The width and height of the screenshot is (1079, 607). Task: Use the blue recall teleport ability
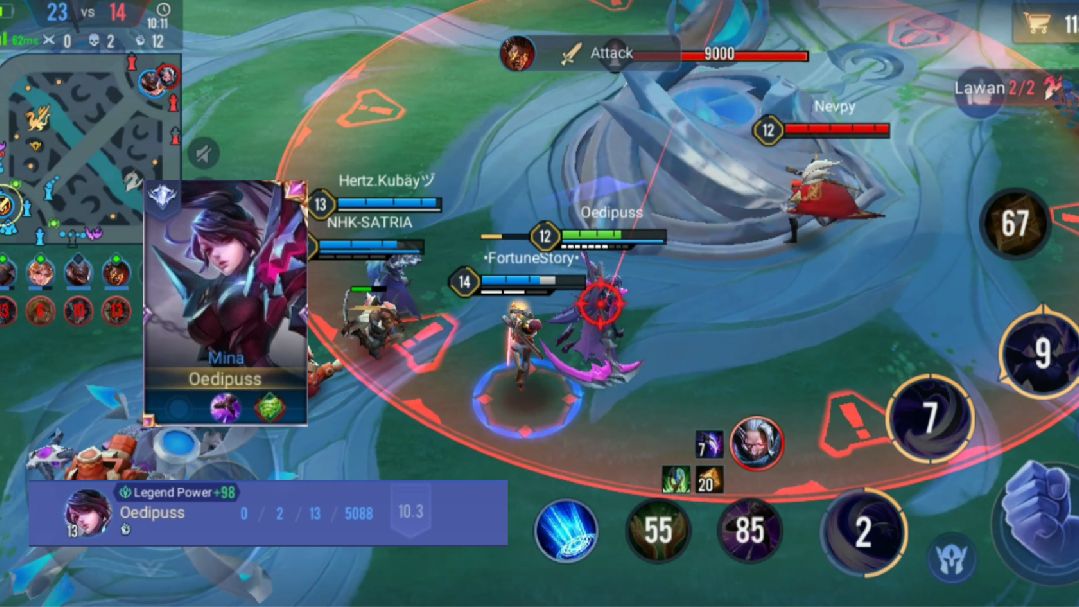(x=566, y=530)
